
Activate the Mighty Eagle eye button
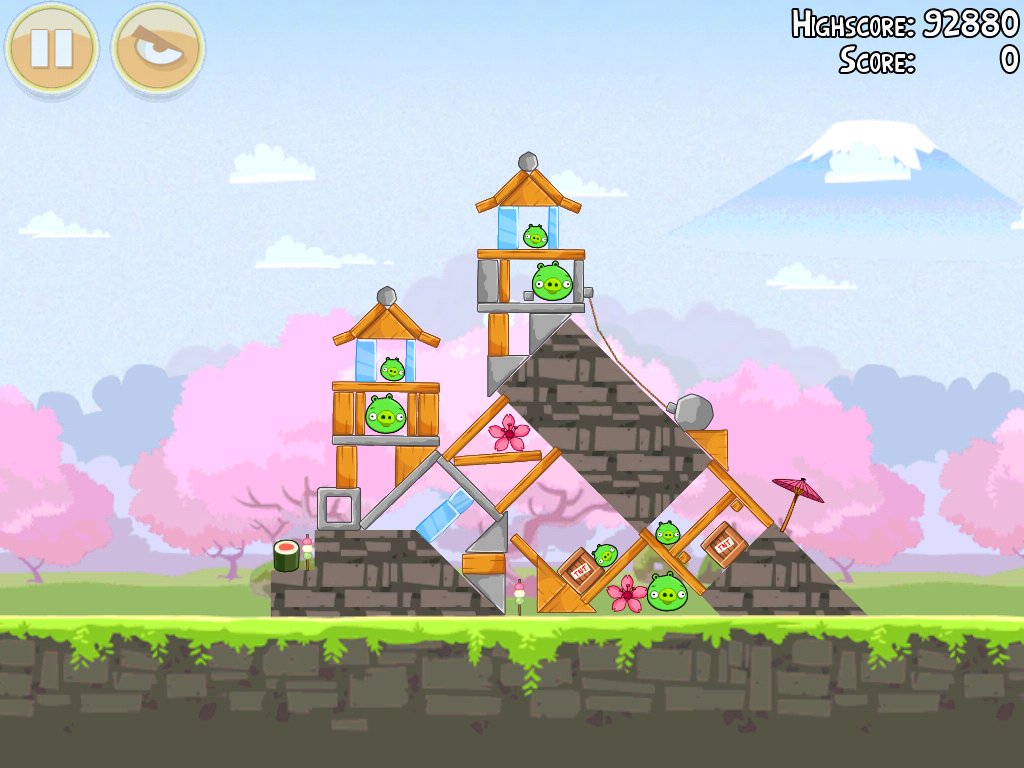pos(157,47)
